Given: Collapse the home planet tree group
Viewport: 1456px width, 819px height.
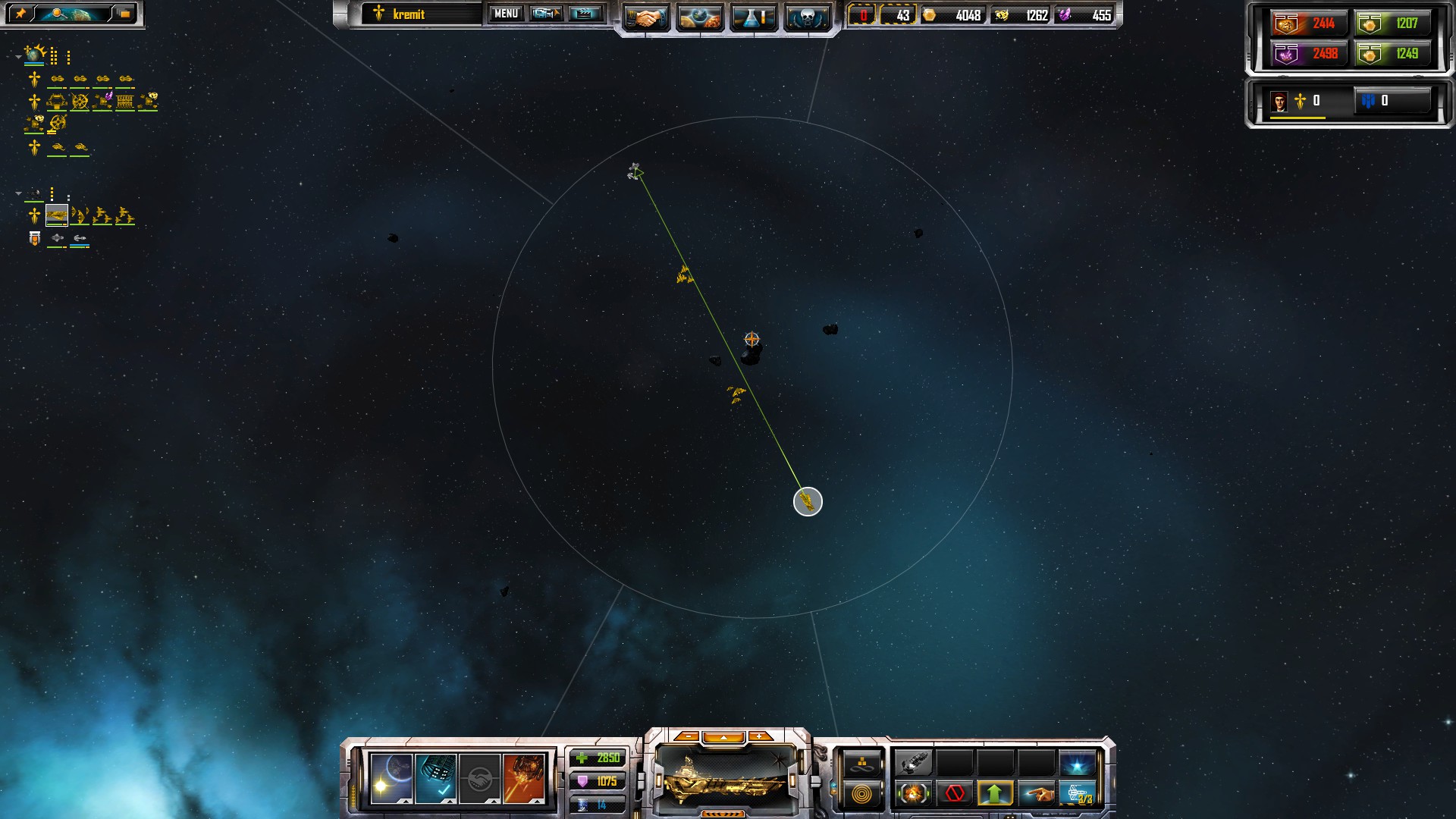Looking at the screenshot, I should (18, 57).
